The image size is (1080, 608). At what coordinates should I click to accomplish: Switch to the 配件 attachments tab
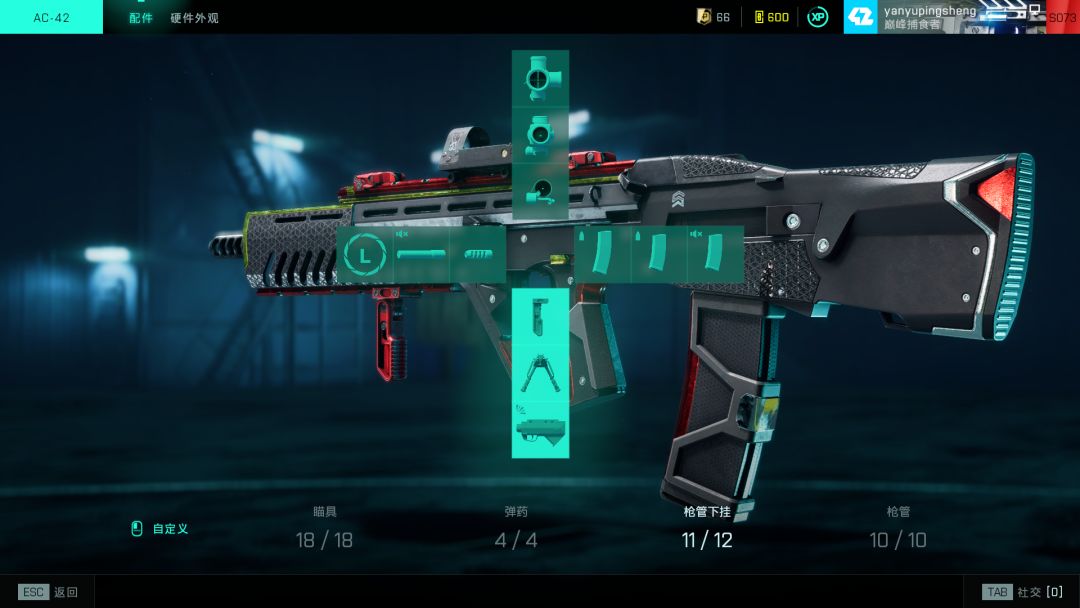point(141,18)
